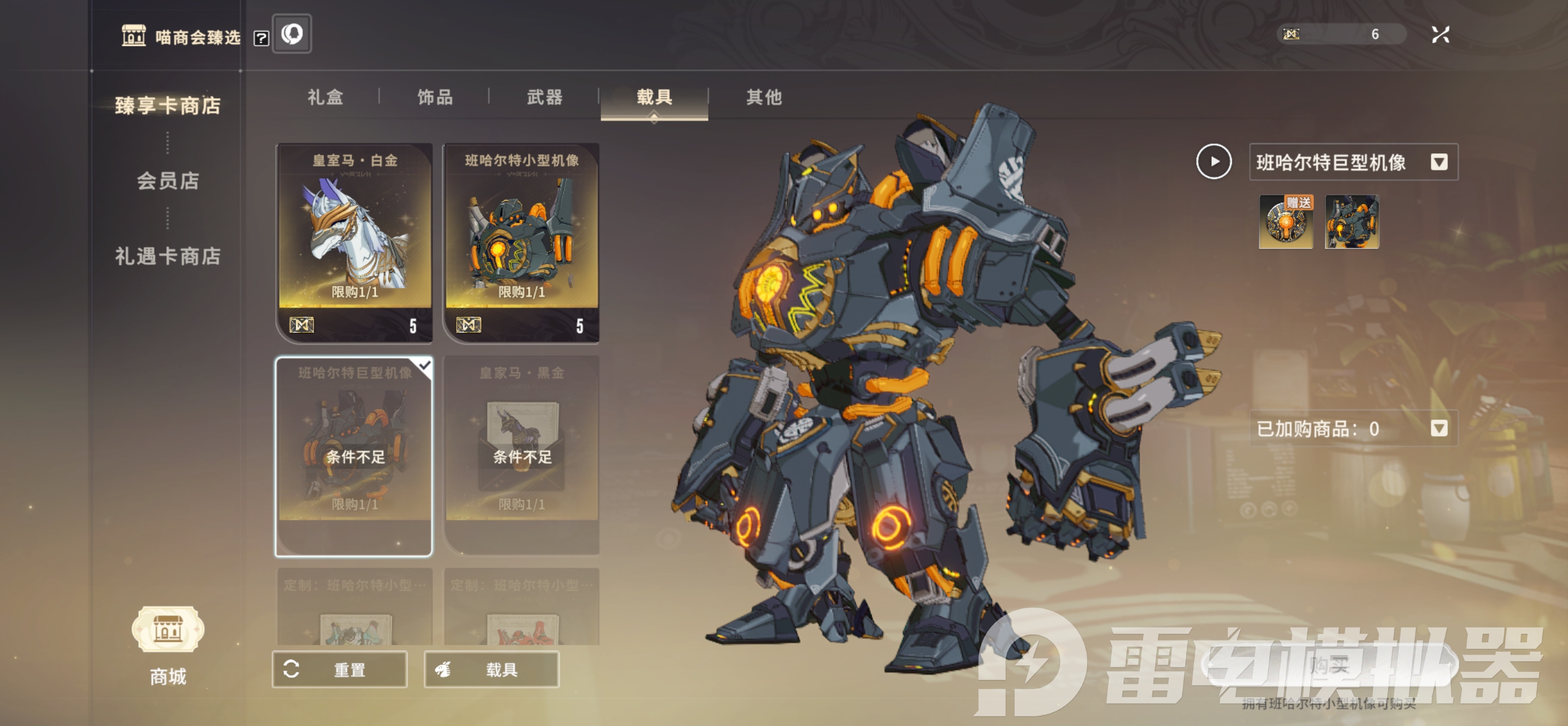Click the 购买 purchase button
Image resolution: width=1568 pixels, height=726 pixels.
click(x=1330, y=665)
